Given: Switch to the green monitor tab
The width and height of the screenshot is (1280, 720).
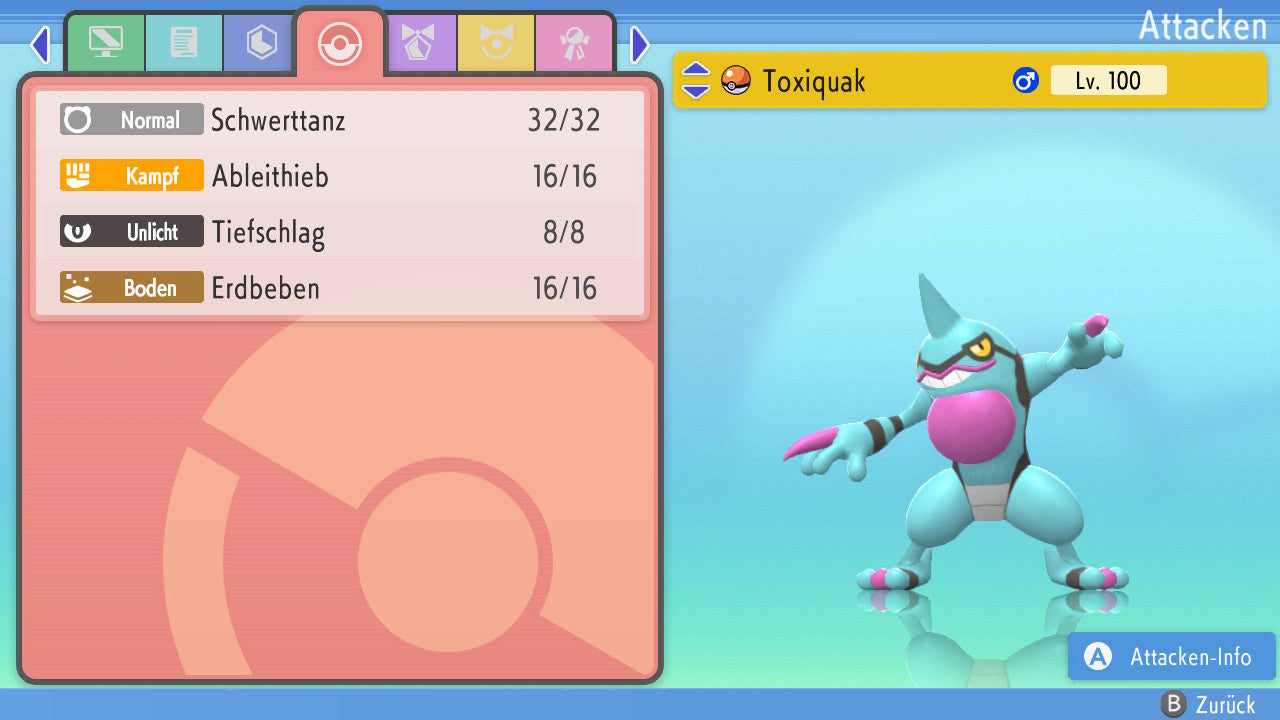Looking at the screenshot, I should (106, 43).
